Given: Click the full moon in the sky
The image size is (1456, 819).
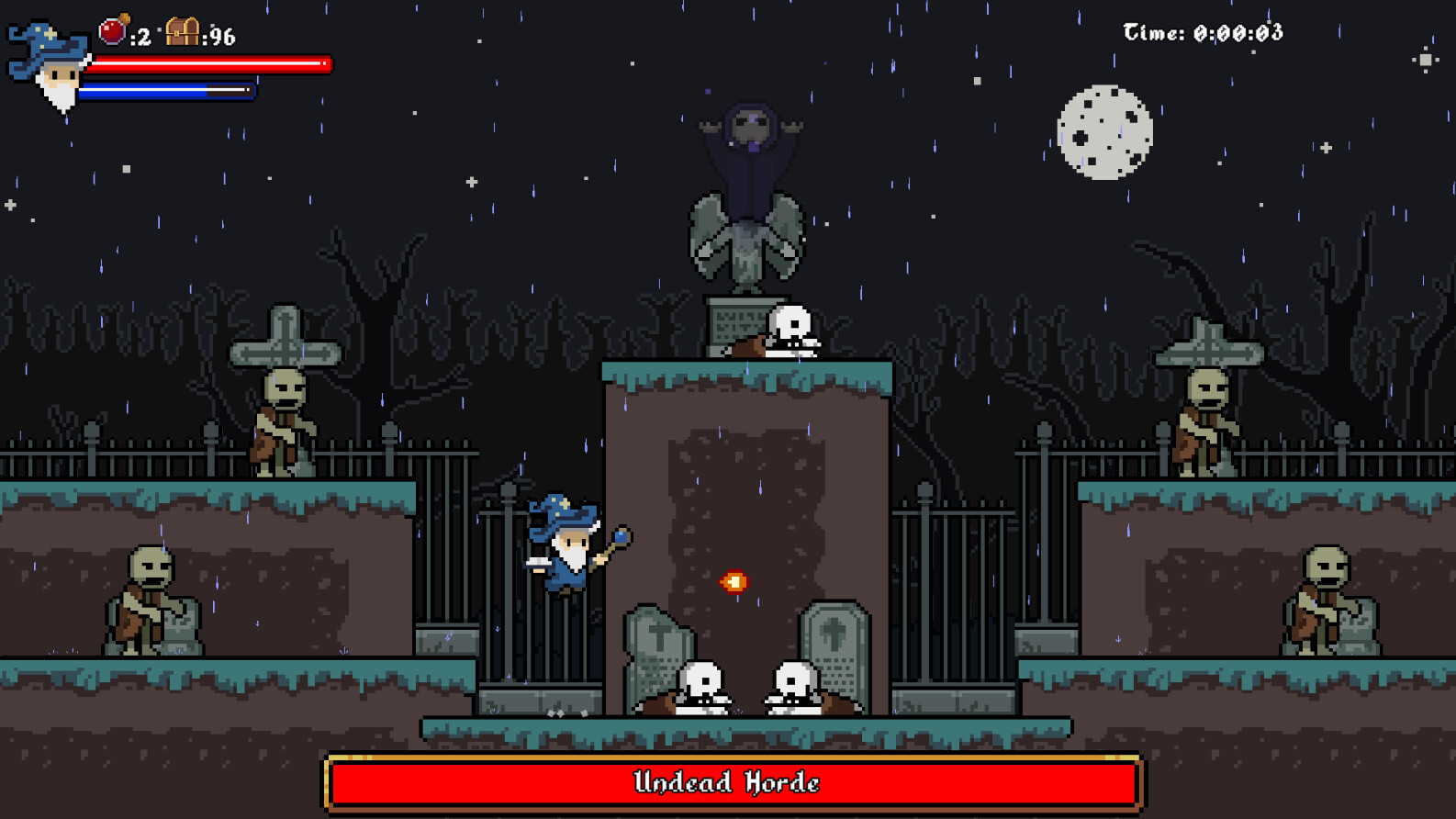Looking at the screenshot, I should (1104, 129).
